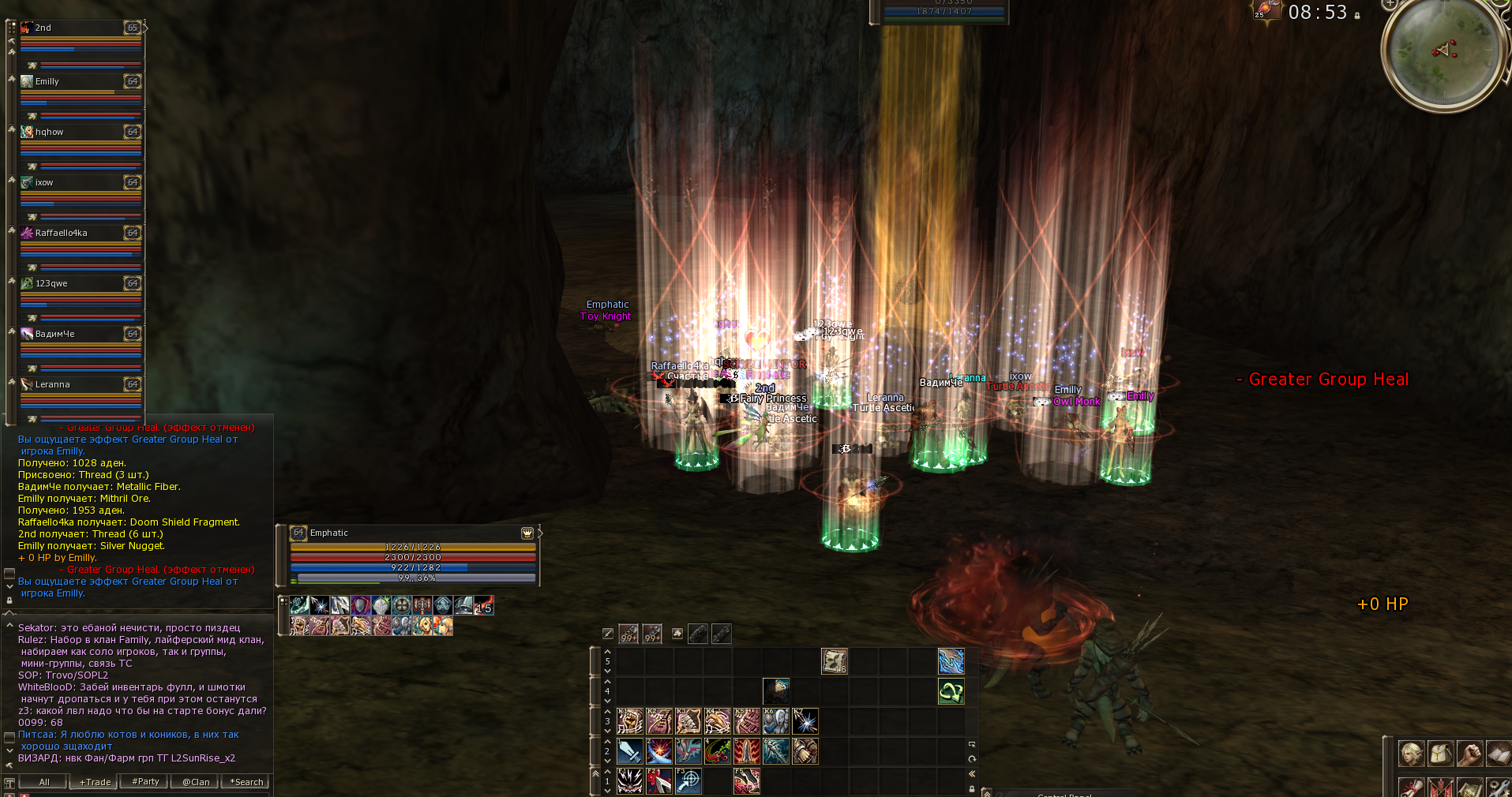Choose party member hqhow from list

(81, 133)
